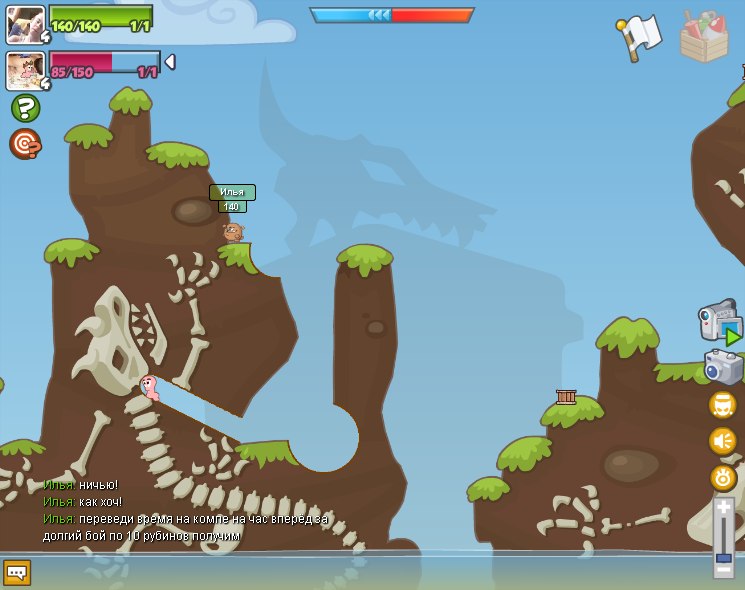This screenshot has width=745, height=590.
Task: Select the pink team player avatar
Action: [x=25, y=71]
